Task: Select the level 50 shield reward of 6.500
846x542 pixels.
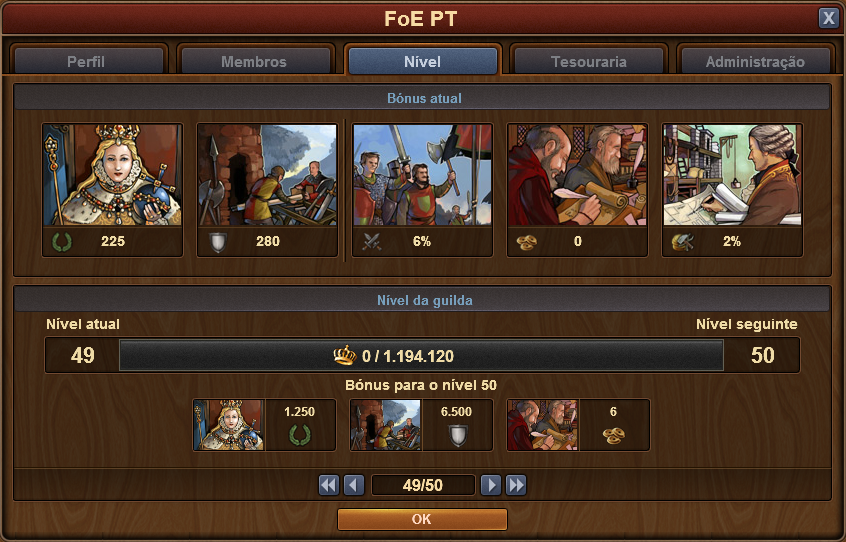Action: [386, 425]
